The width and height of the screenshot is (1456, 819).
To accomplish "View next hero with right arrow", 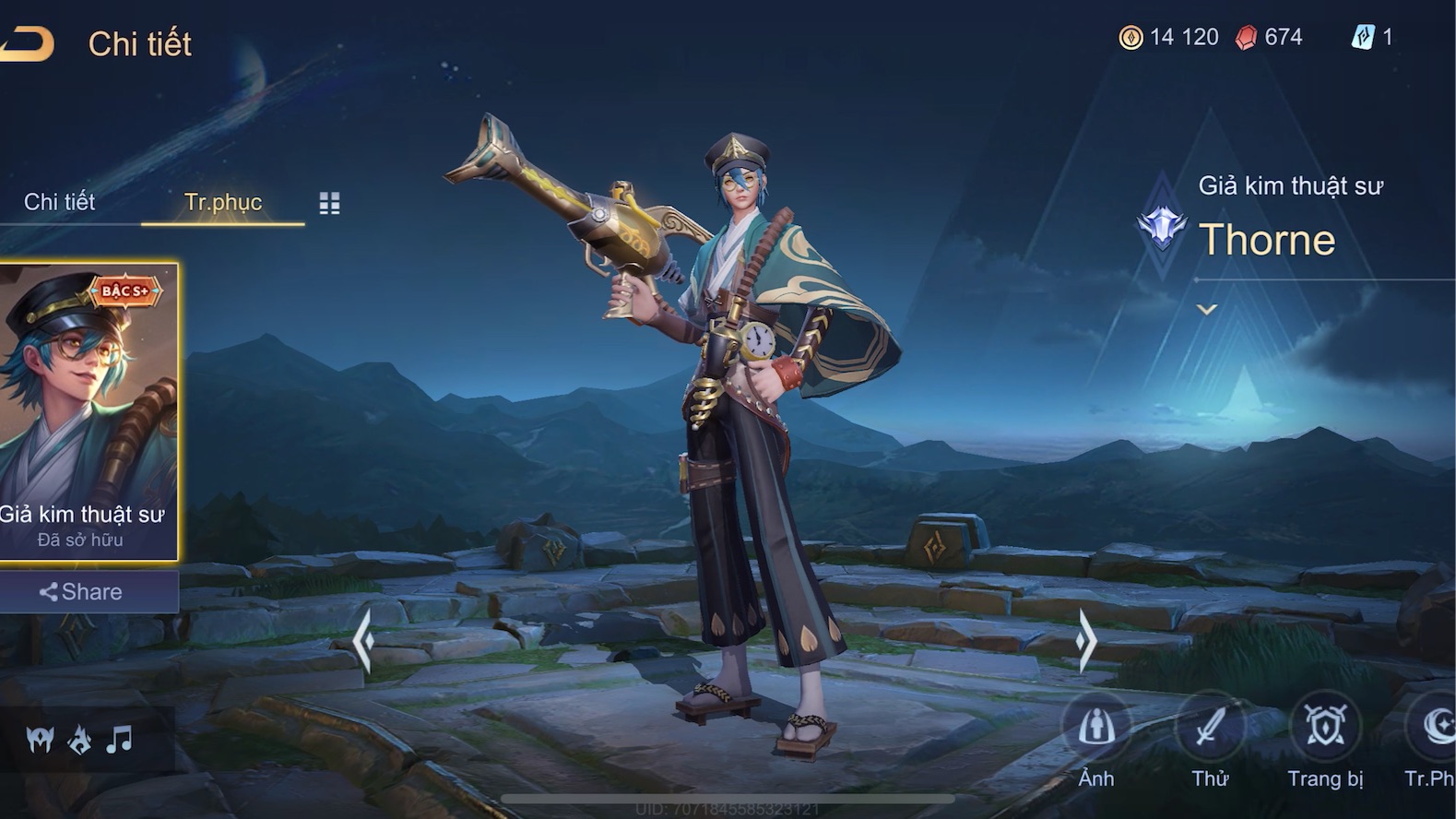I will click(x=1086, y=638).
